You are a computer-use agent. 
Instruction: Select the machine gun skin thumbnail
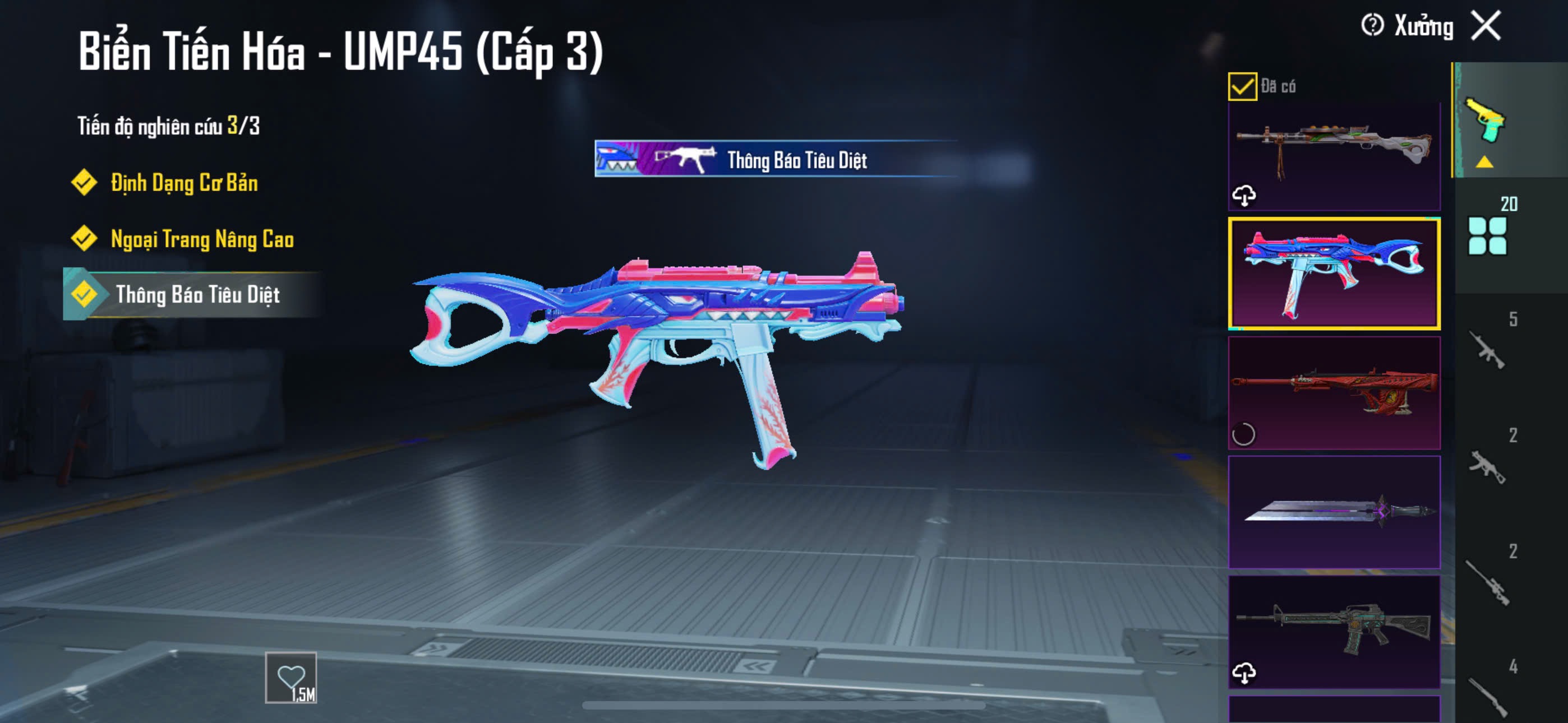tap(1334, 152)
